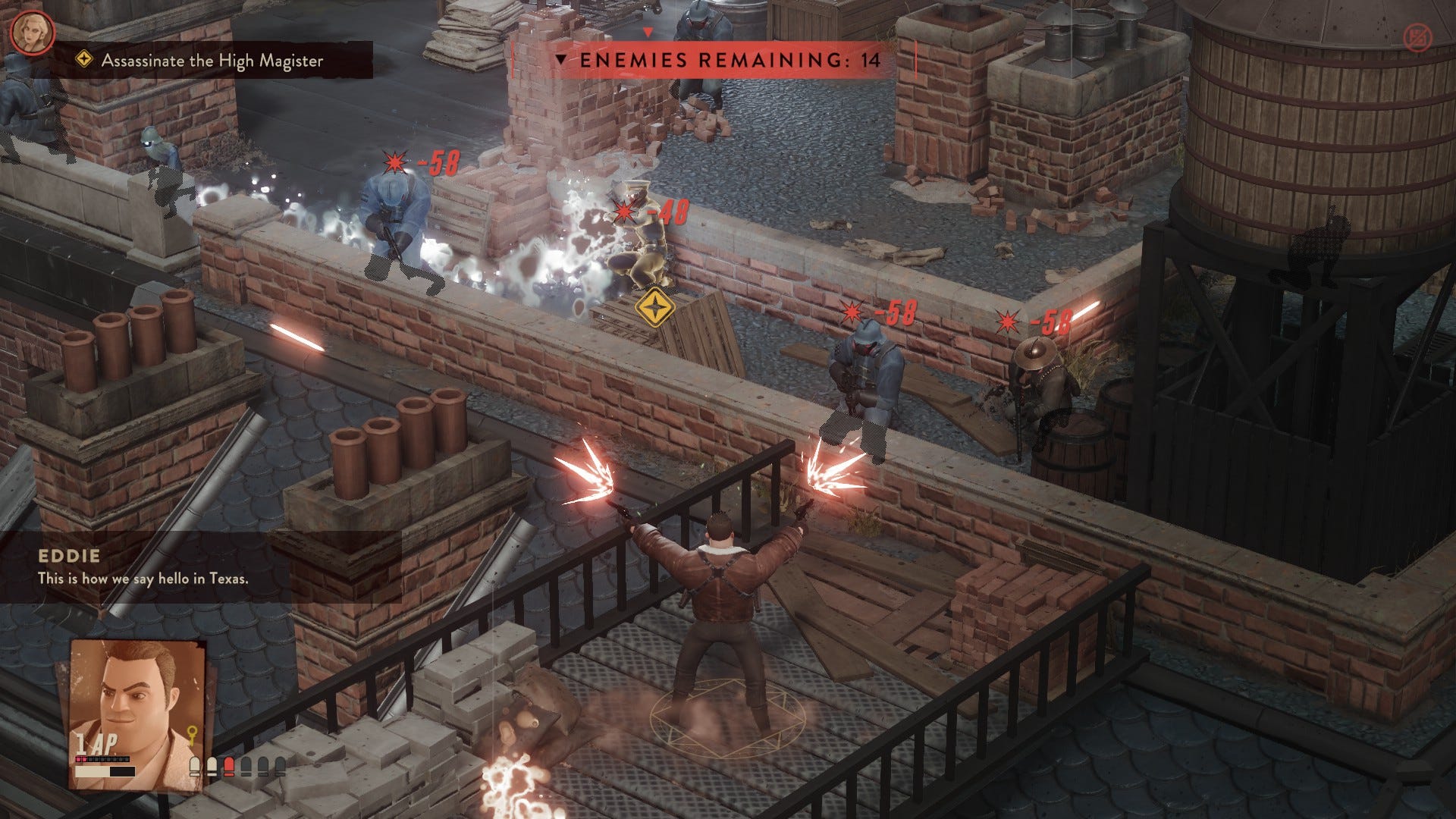Select the blonde woman portrait
The image size is (1456, 819).
point(33,33)
